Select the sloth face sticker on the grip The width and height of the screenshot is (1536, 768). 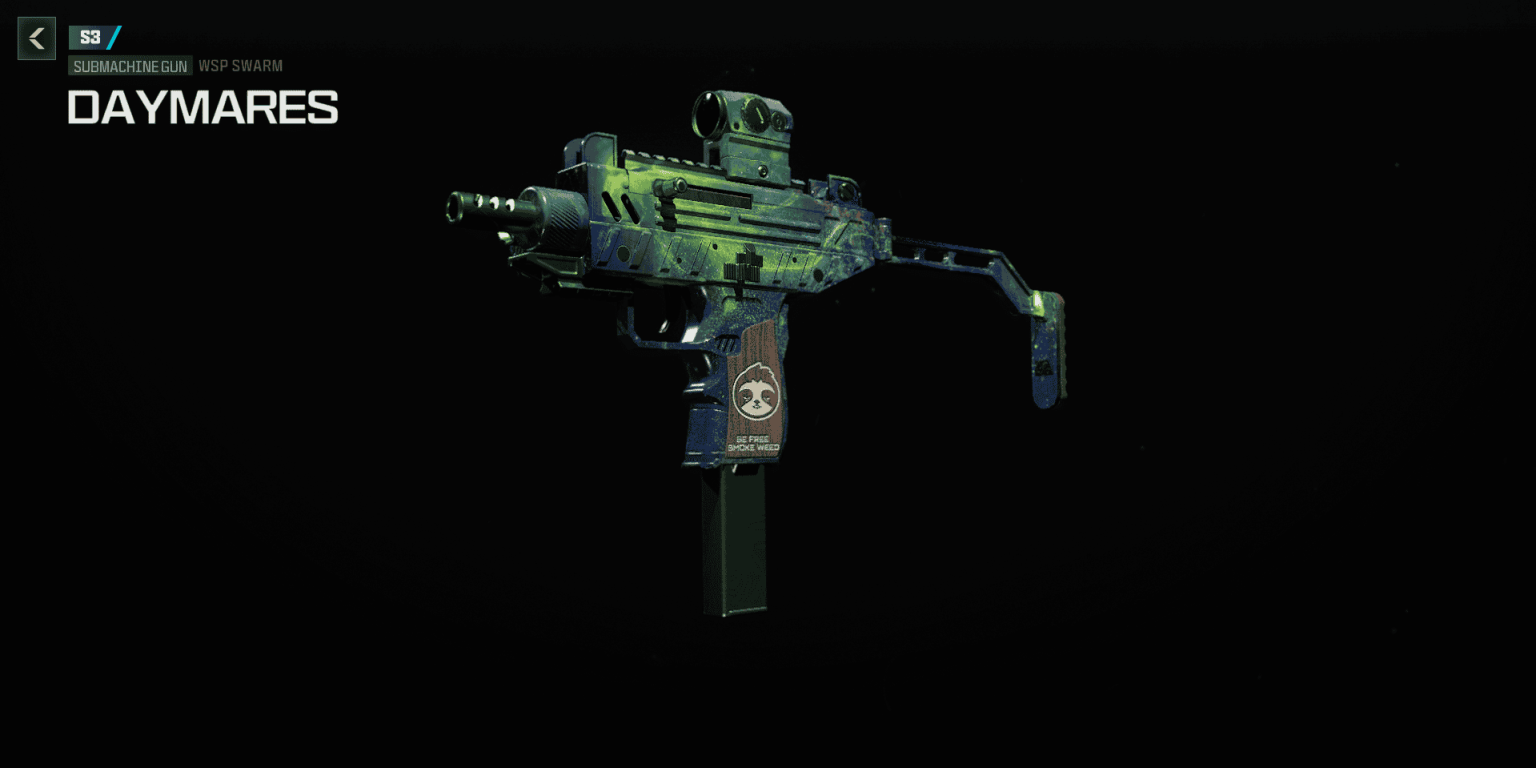[x=757, y=396]
